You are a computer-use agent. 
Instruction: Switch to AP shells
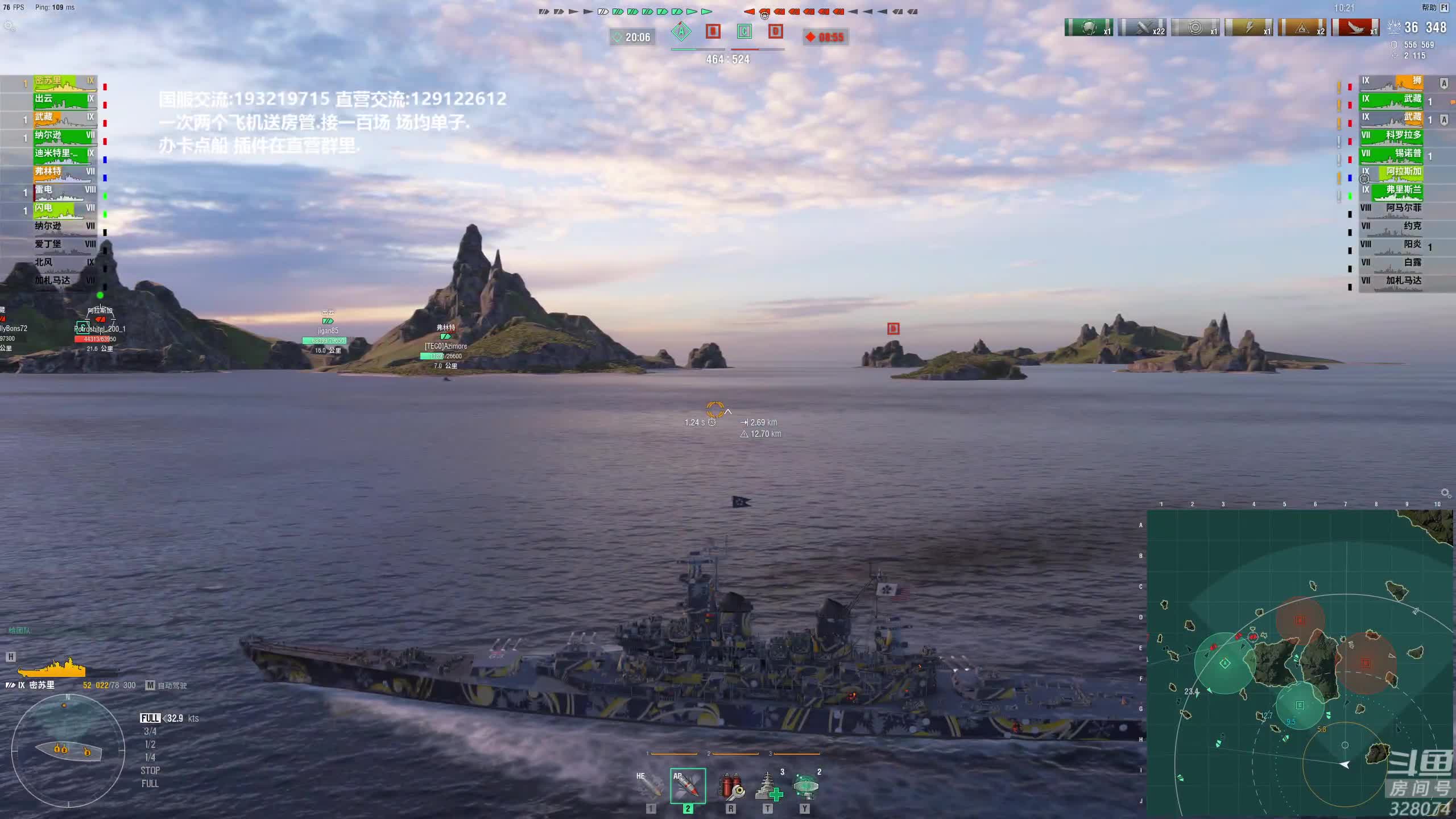[x=688, y=786]
